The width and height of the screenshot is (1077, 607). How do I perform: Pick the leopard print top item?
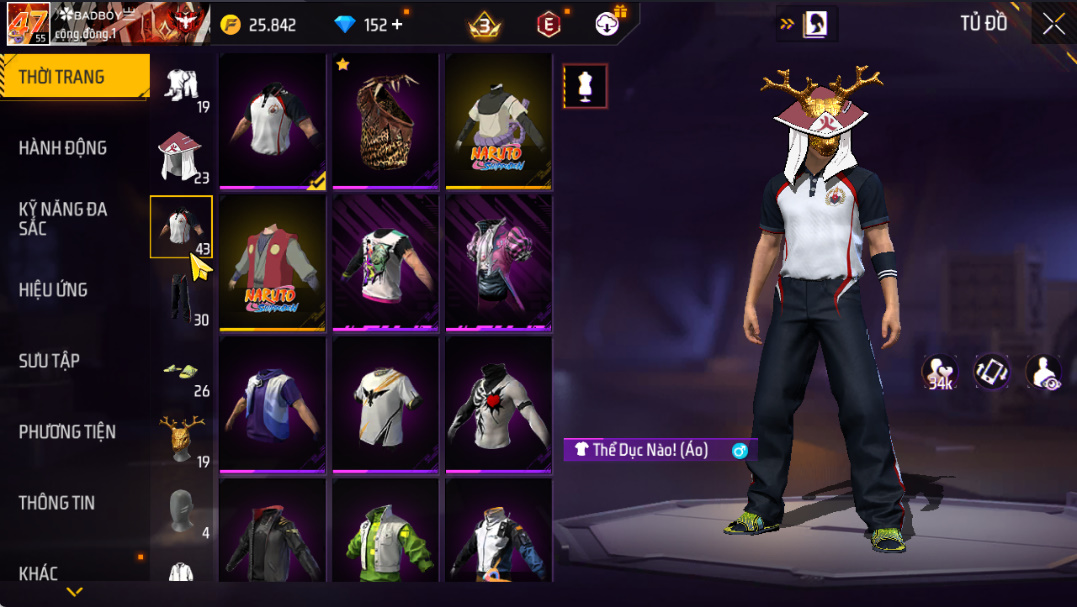tap(385, 120)
